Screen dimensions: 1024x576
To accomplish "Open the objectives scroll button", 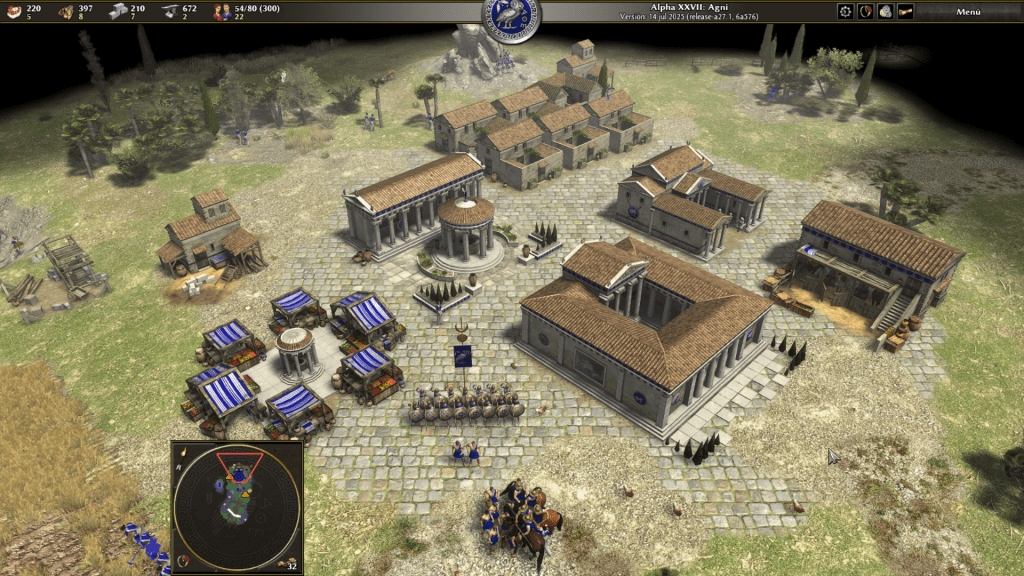I will point(906,12).
